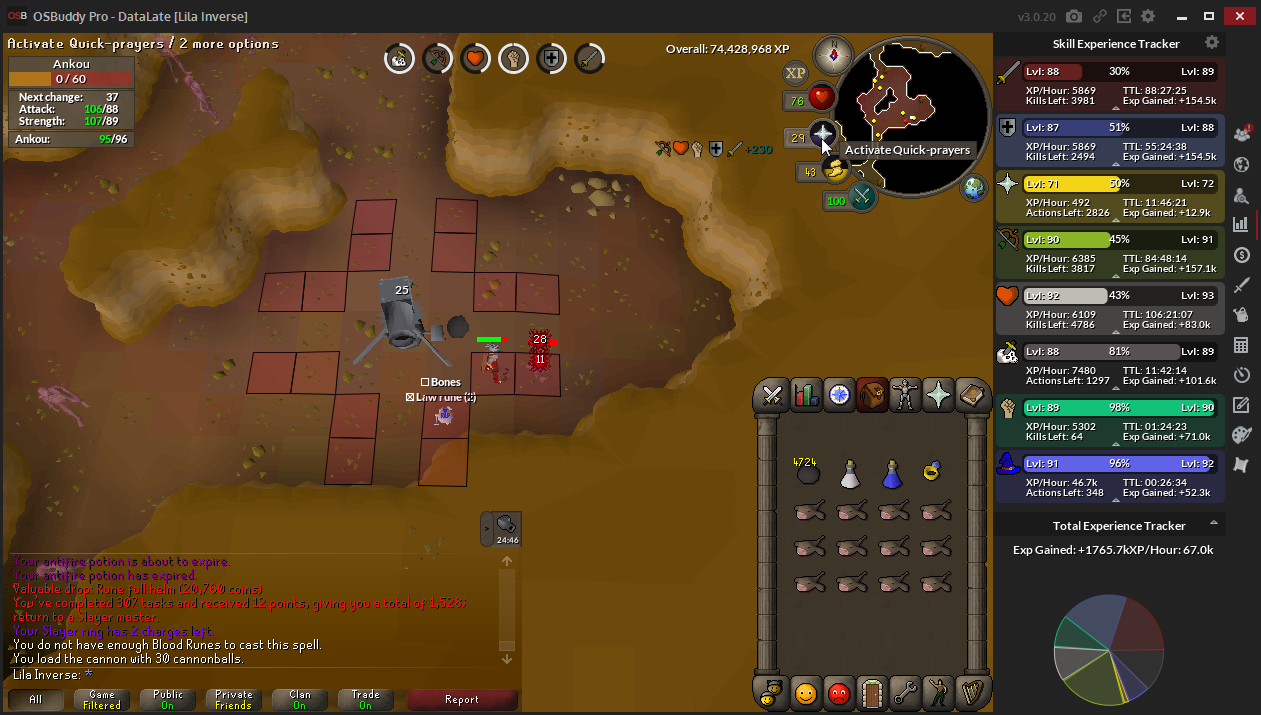The width and height of the screenshot is (1261, 715).
Task: Toggle run with the boot energy orb
Action: [835, 171]
